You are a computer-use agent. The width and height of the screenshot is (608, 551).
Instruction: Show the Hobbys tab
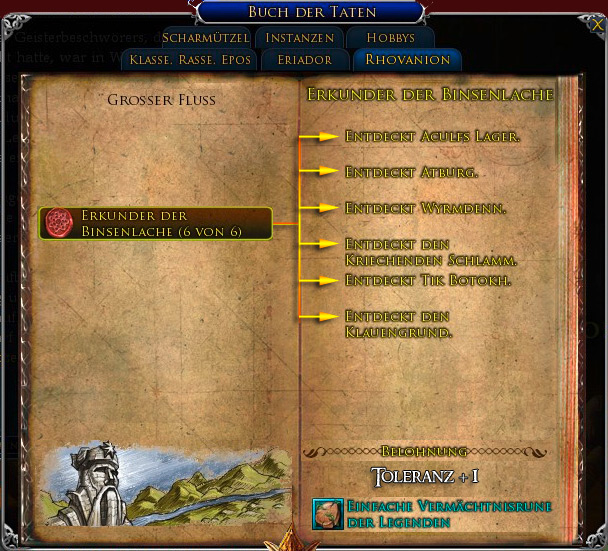(x=390, y=38)
